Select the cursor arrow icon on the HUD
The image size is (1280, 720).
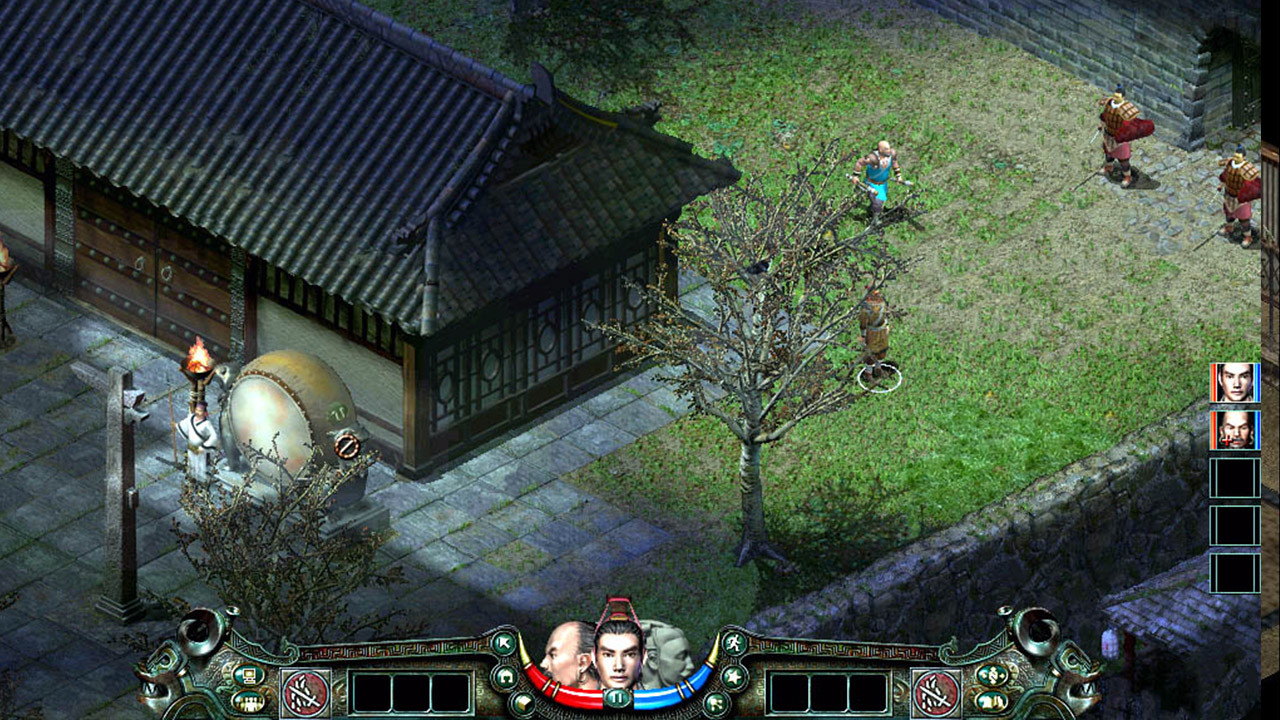point(504,644)
